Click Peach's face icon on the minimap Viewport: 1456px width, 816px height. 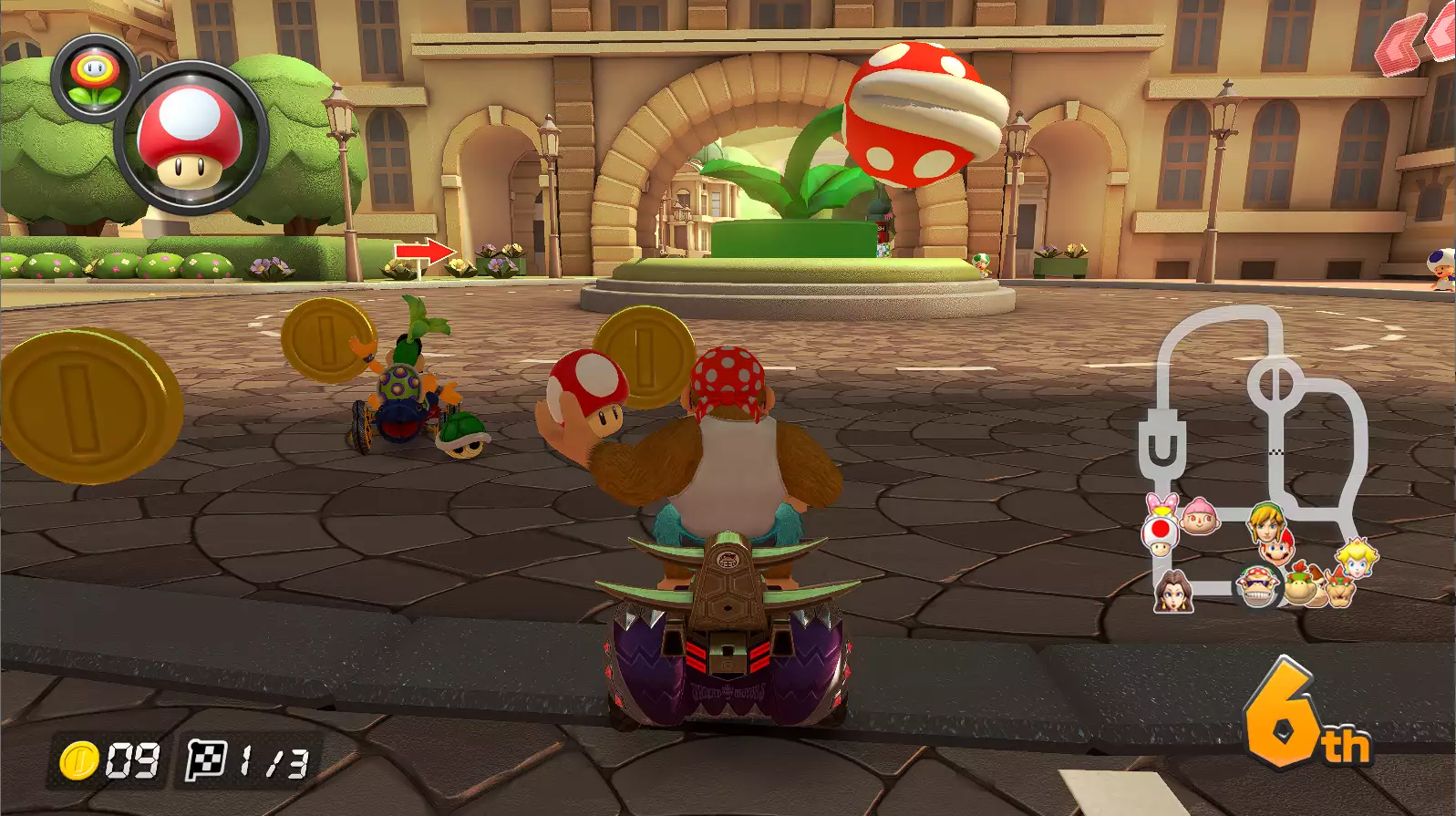click(1357, 558)
